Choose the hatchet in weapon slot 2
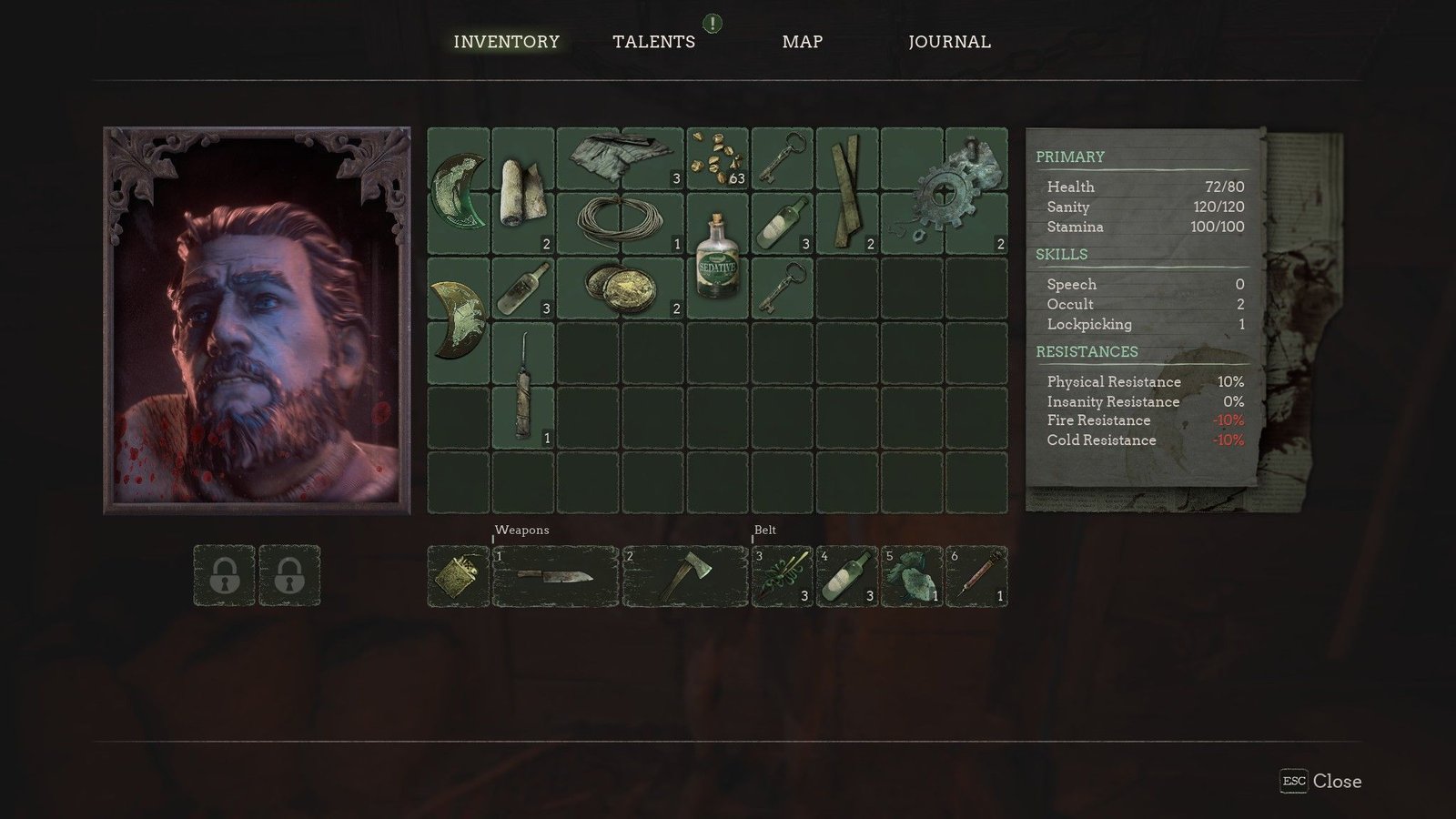 [684, 576]
